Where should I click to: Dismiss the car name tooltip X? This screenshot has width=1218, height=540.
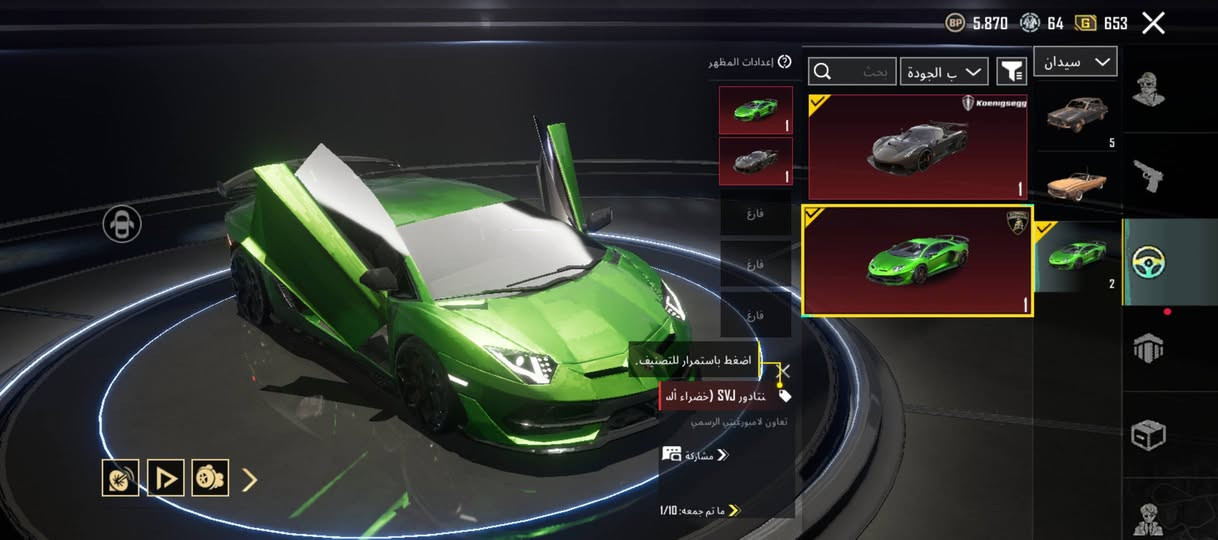[785, 371]
